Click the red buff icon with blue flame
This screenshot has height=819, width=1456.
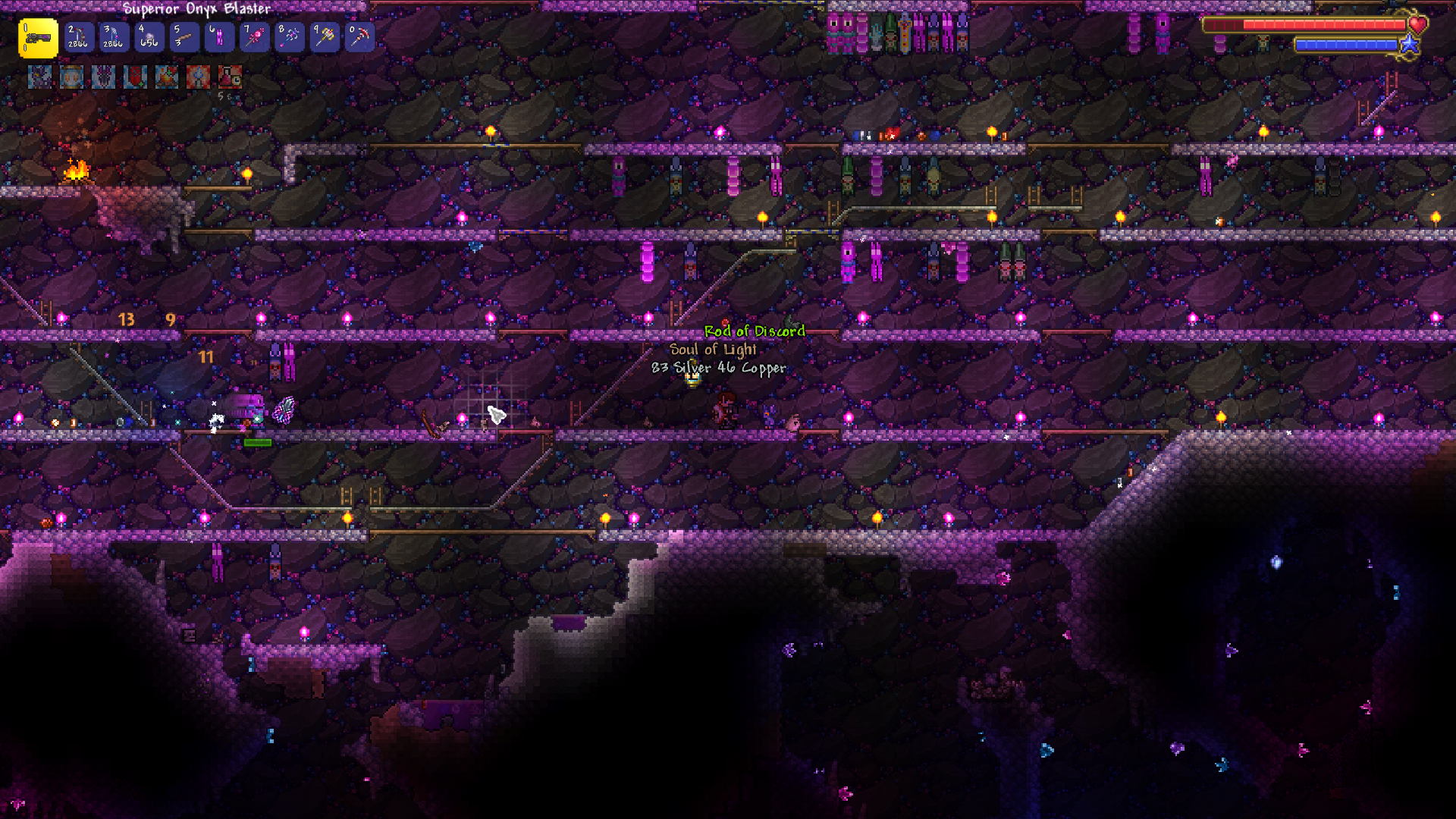tap(198, 77)
